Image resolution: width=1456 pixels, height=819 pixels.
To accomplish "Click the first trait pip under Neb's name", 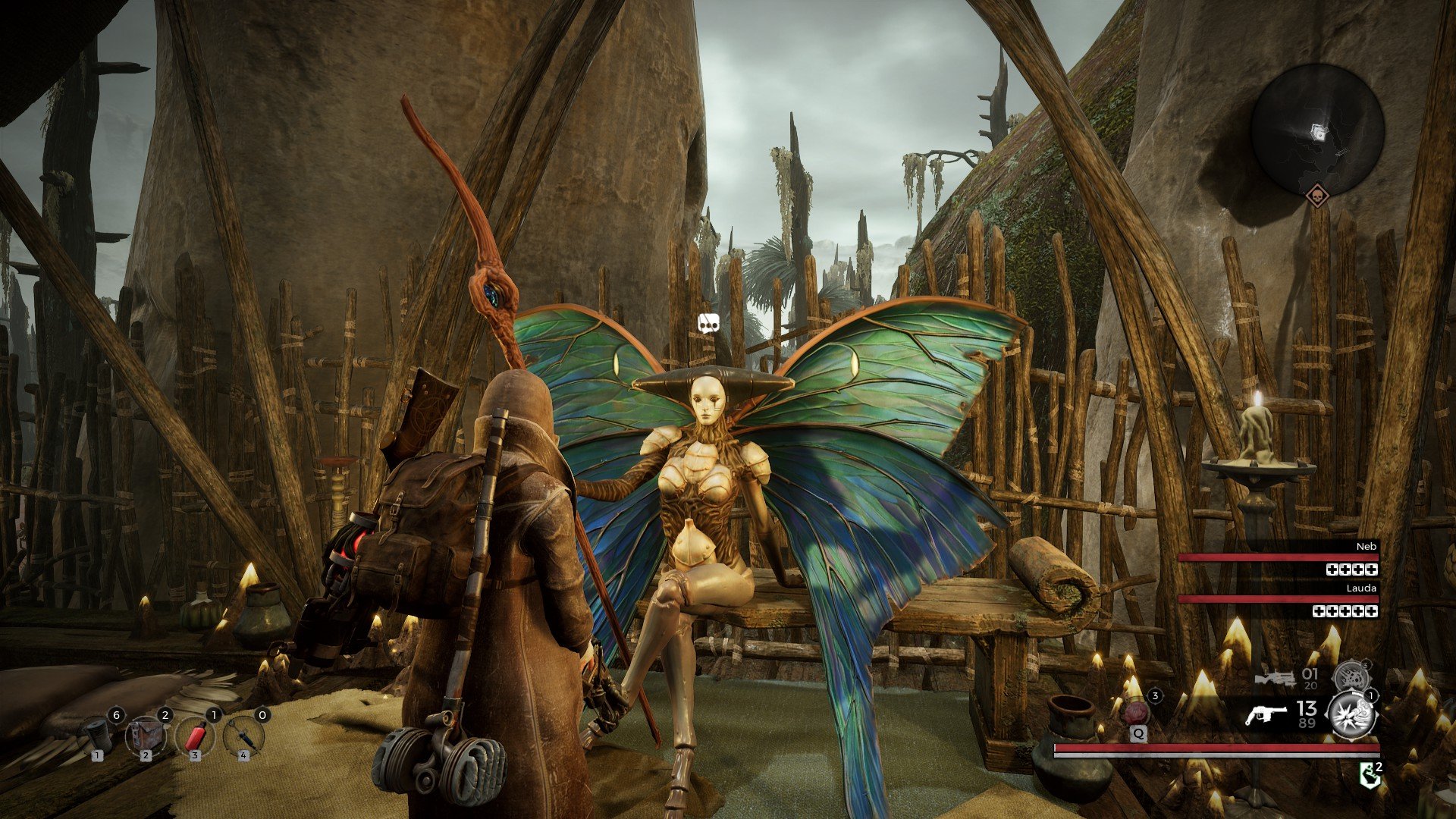I will click(x=1333, y=570).
